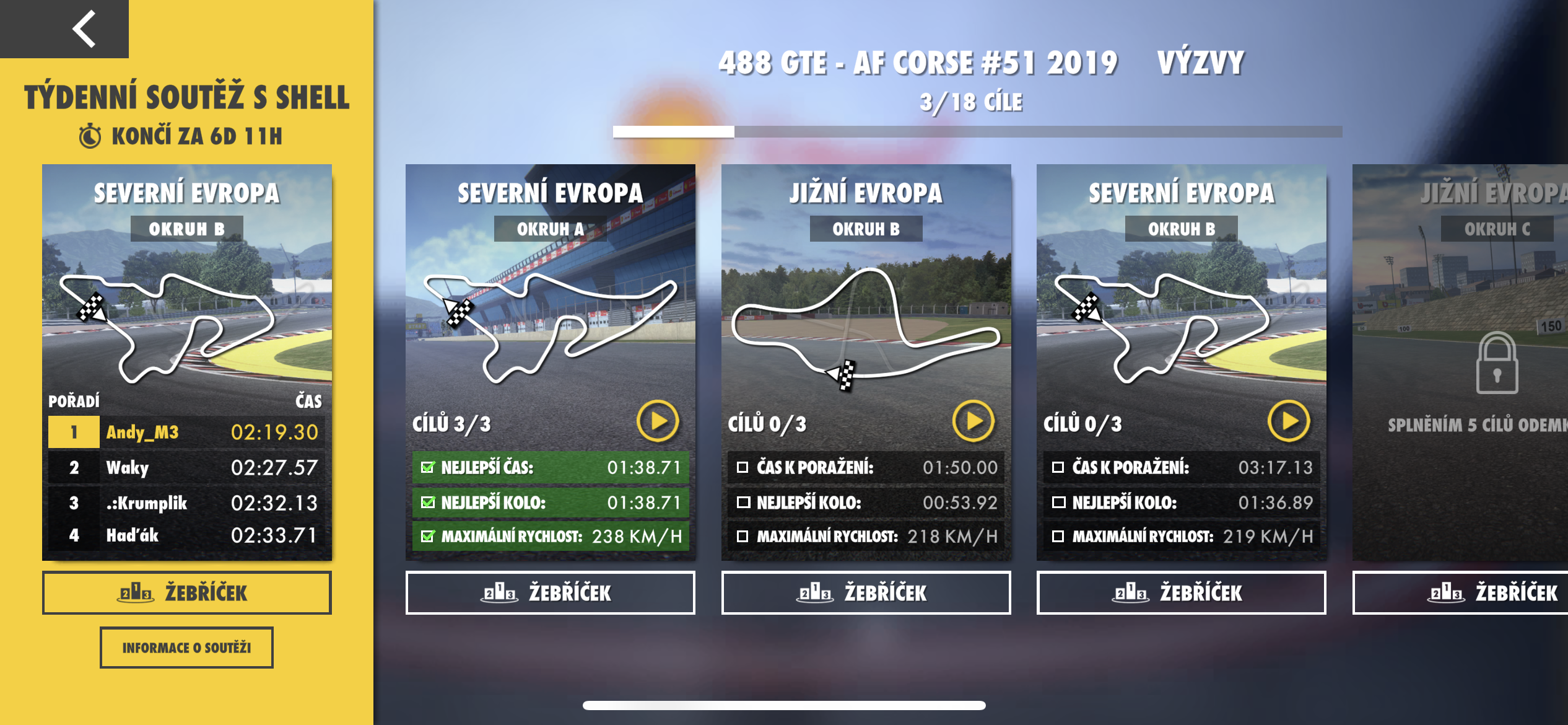Pick .:Krumplik's row in the ranking
The height and width of the screenshot is (725, 1568).
[x=186, y=503]
